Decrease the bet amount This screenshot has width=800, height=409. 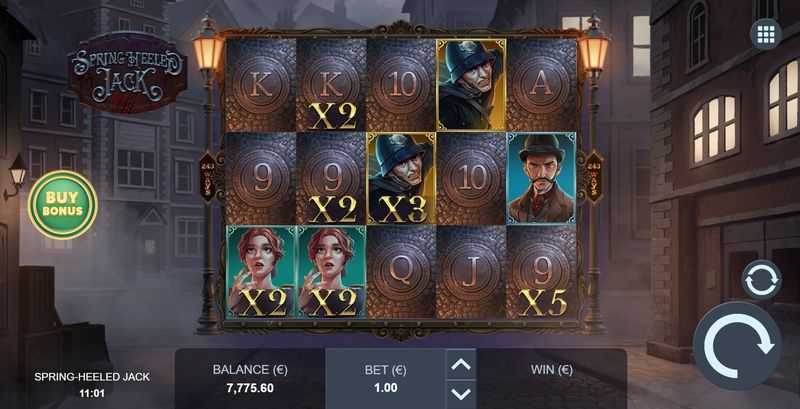[x=461, y=393]
